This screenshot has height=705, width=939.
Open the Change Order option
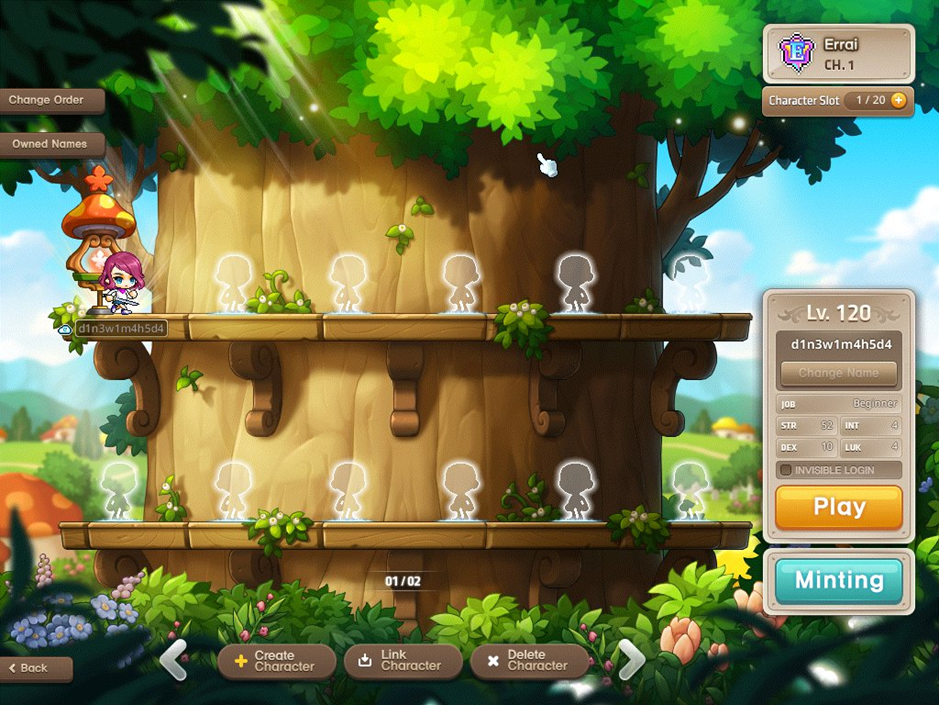point(52,100)
